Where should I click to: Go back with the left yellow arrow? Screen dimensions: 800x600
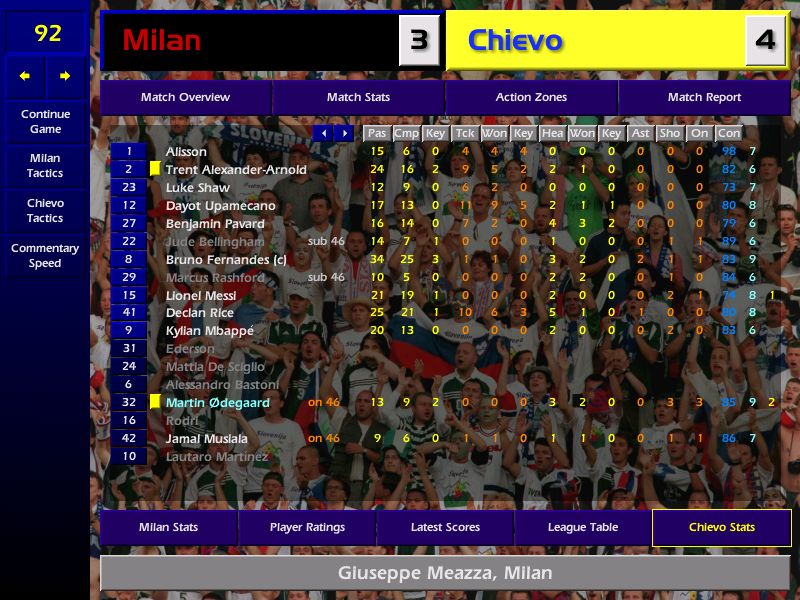coord(25,76)
